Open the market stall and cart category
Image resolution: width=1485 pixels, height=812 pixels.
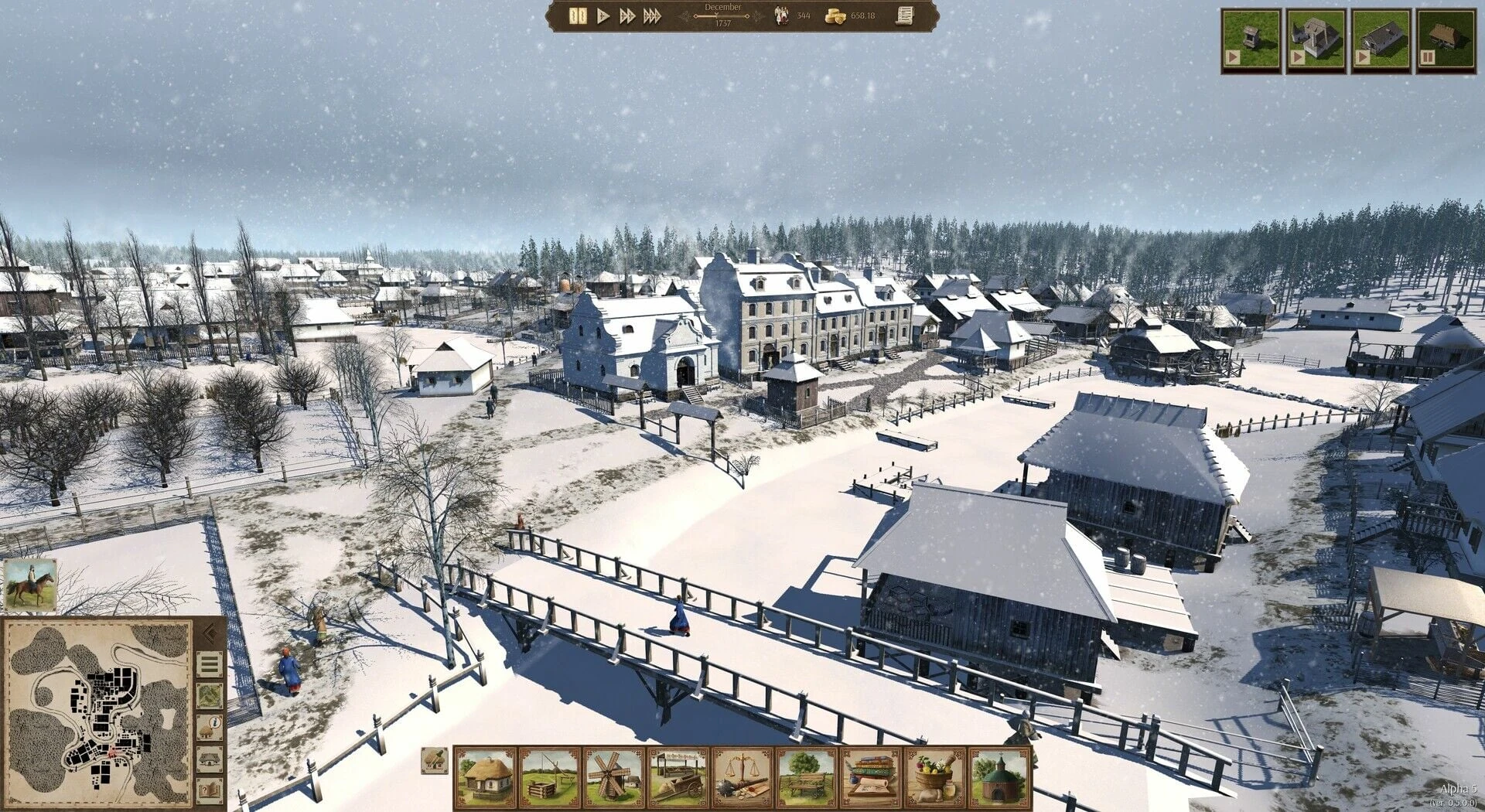[x=678, y=778]
